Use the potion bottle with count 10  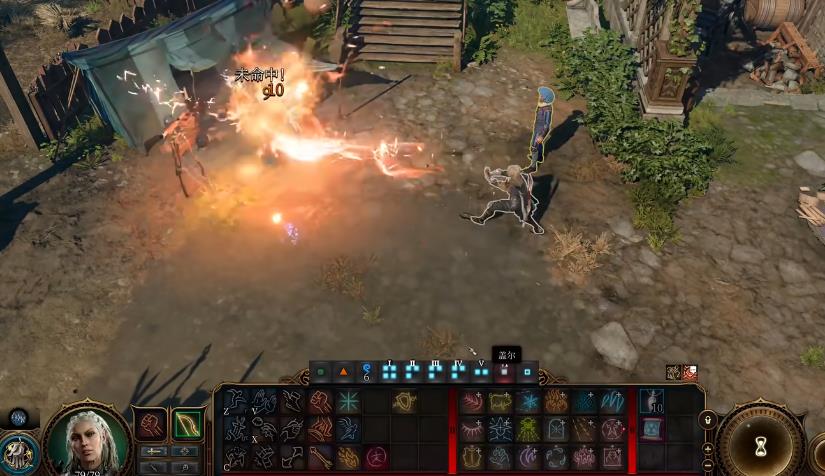(651, 402)
